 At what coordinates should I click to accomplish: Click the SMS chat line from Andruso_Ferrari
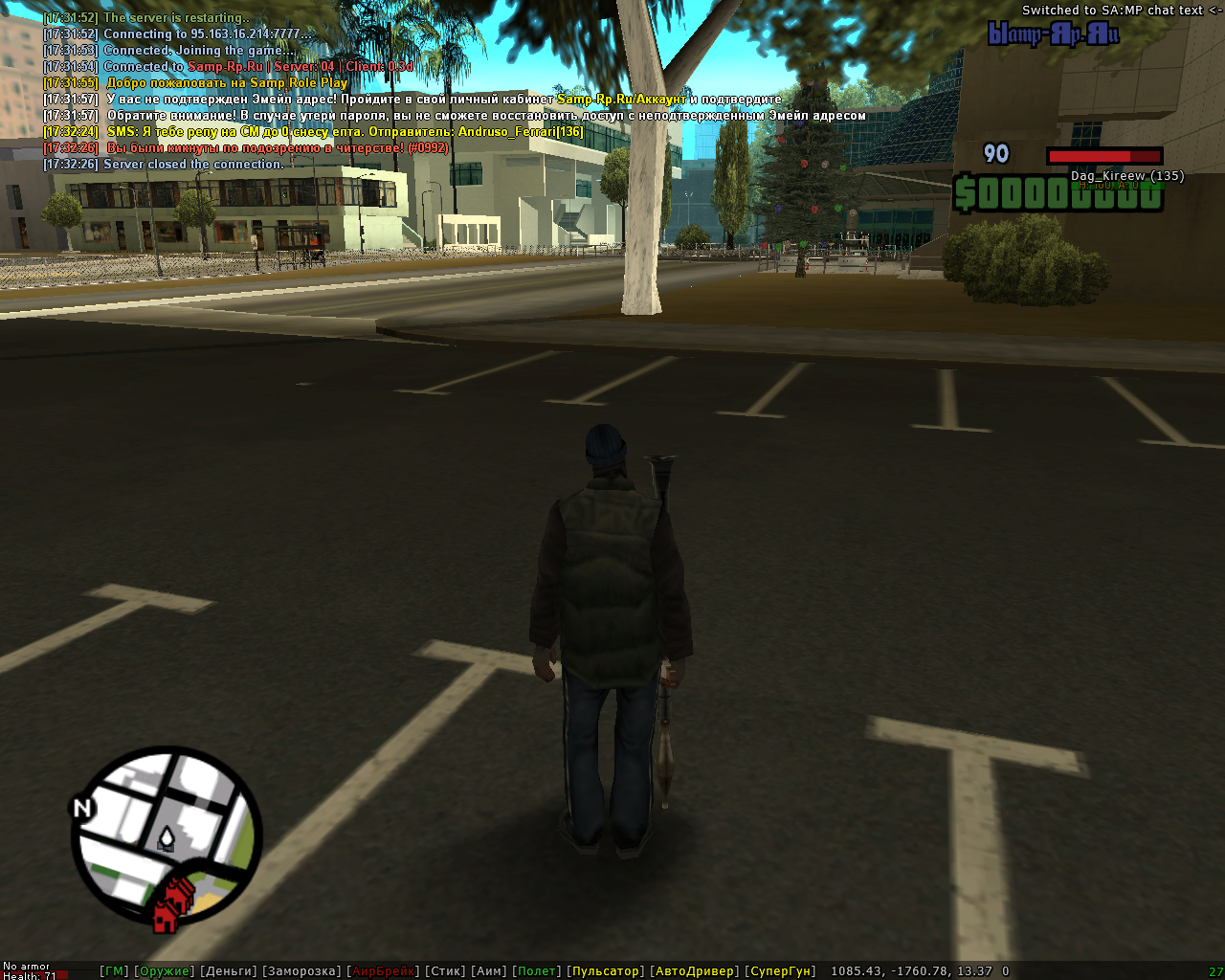point(345,132)
